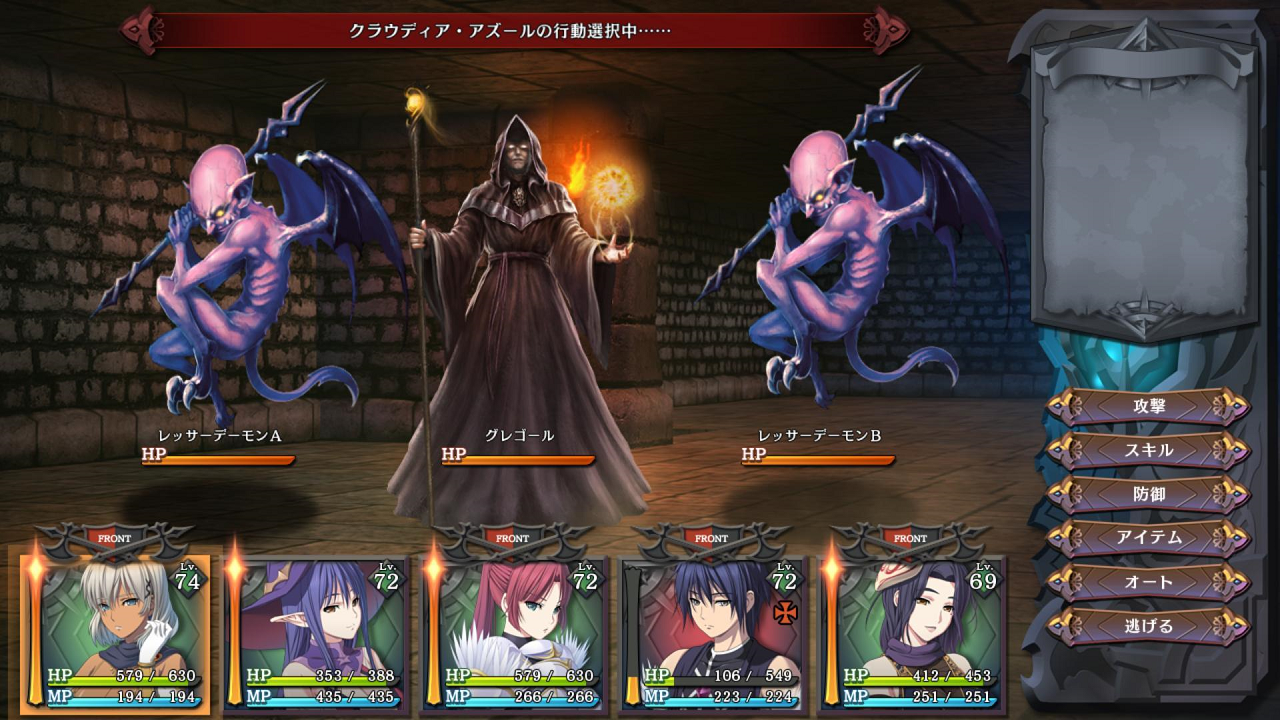Toggle the FRONT position flag on Claudia's panel
This screenshot has height=720, width=1280.
click(114, 537)
